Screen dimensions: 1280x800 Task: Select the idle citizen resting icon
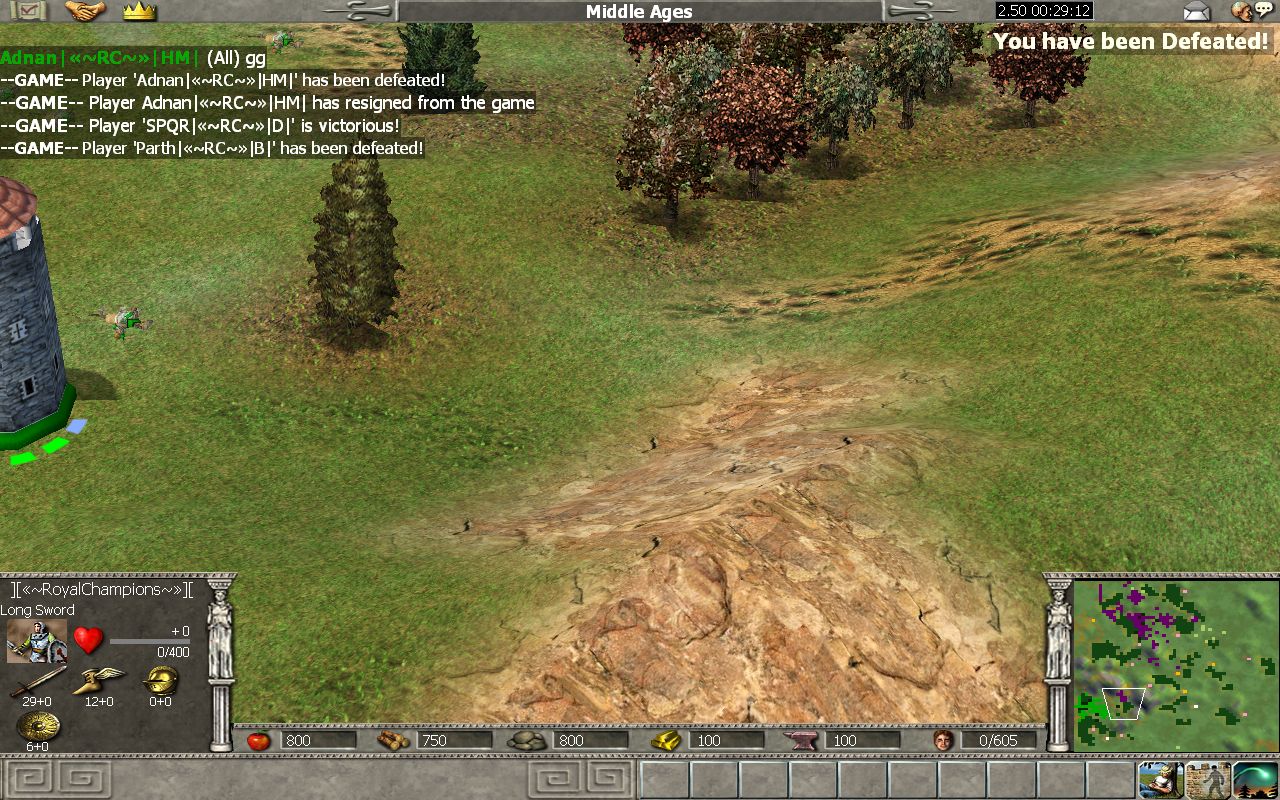tap(1160, 778)
